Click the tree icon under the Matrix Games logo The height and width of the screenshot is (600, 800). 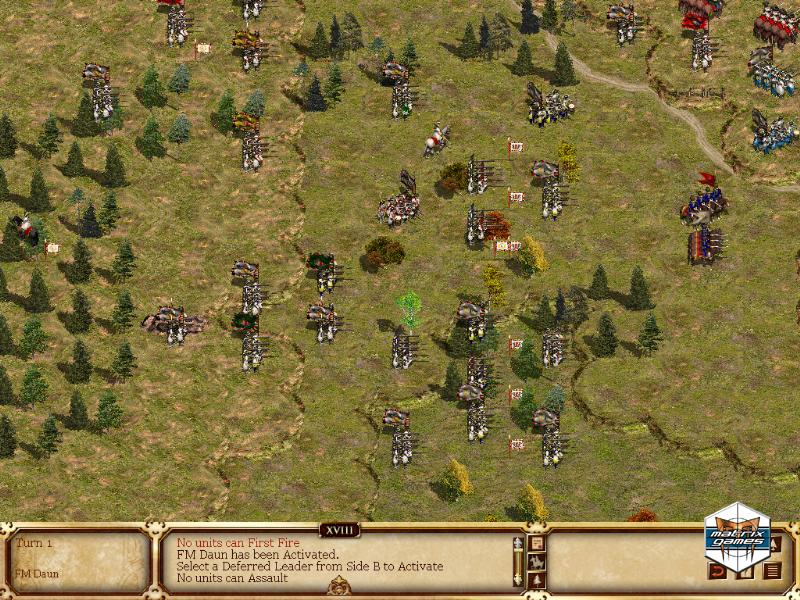[775, 545]
